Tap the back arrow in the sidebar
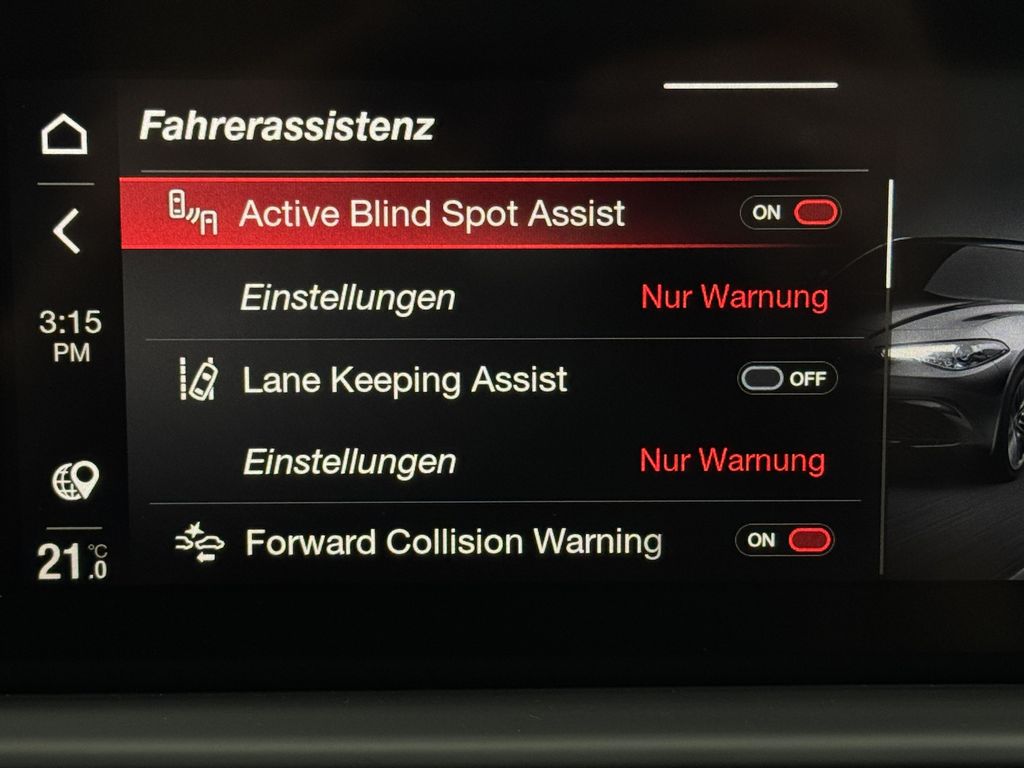This screenshot has height=768, width=1024. click(66, 232)
